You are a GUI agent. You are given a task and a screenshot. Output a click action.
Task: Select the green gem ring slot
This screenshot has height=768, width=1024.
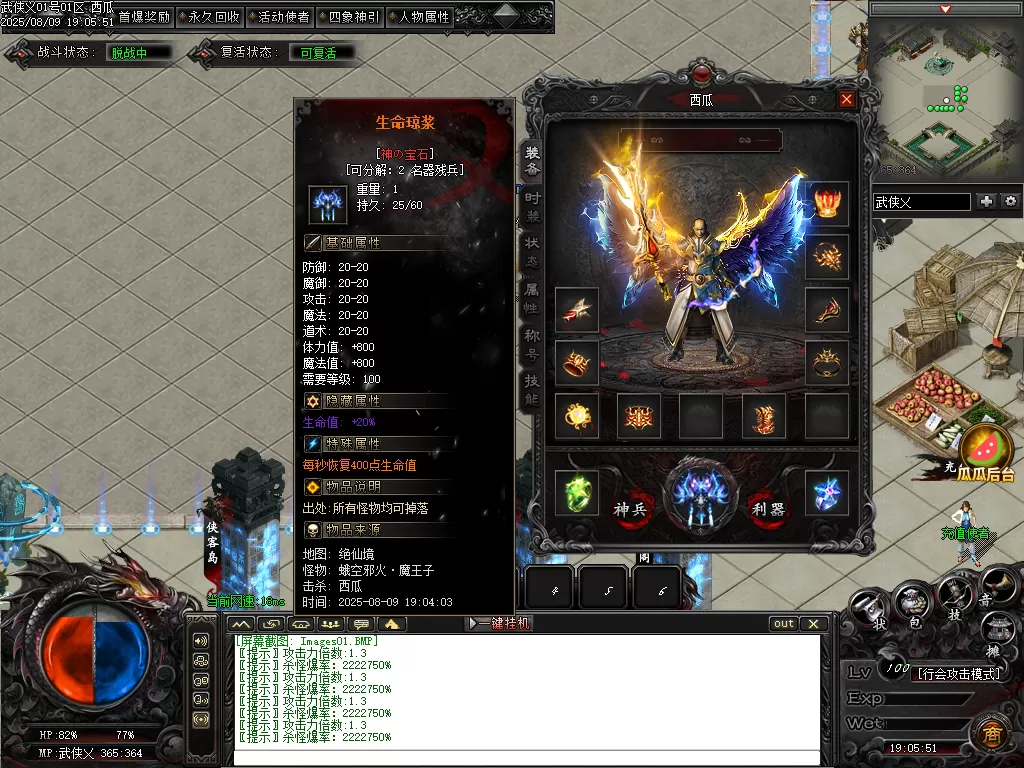[x=576, y=493]
